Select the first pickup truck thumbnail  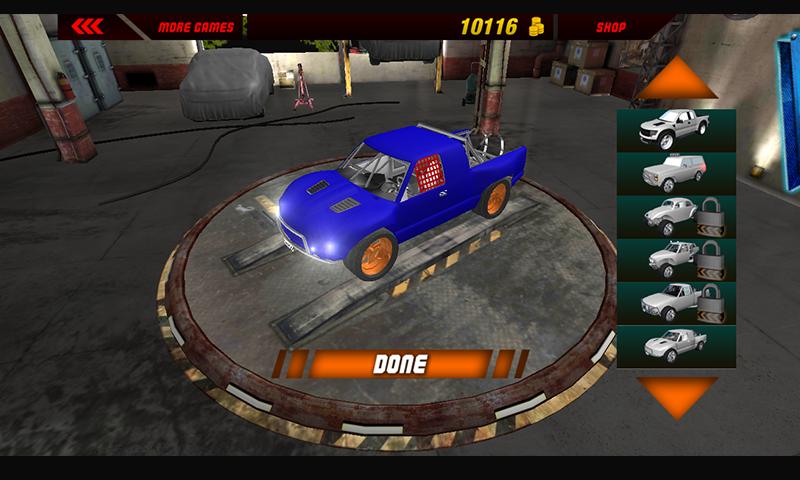(x=676, y=130)
